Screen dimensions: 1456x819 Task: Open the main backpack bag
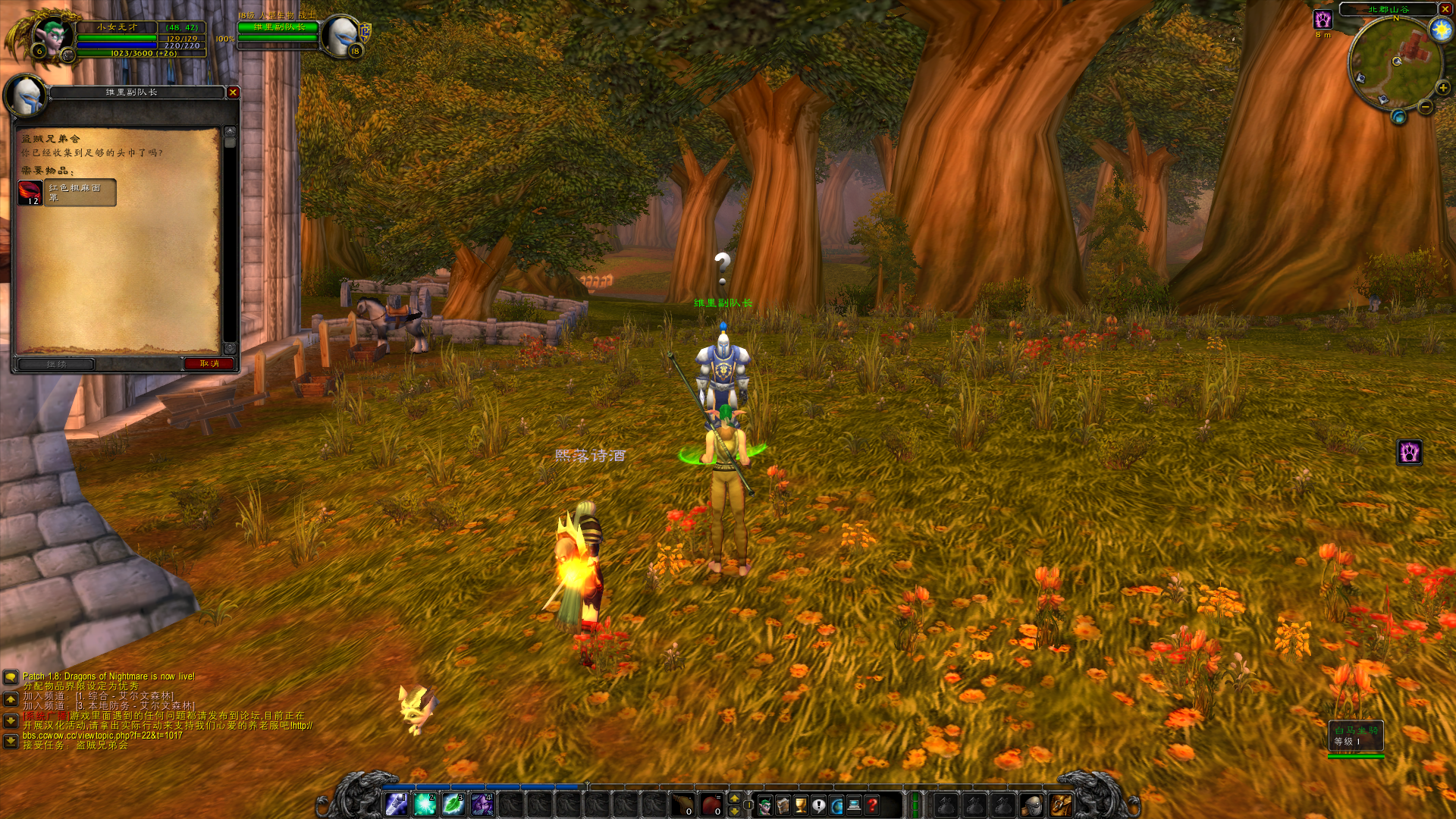[x=1060, y=805]
